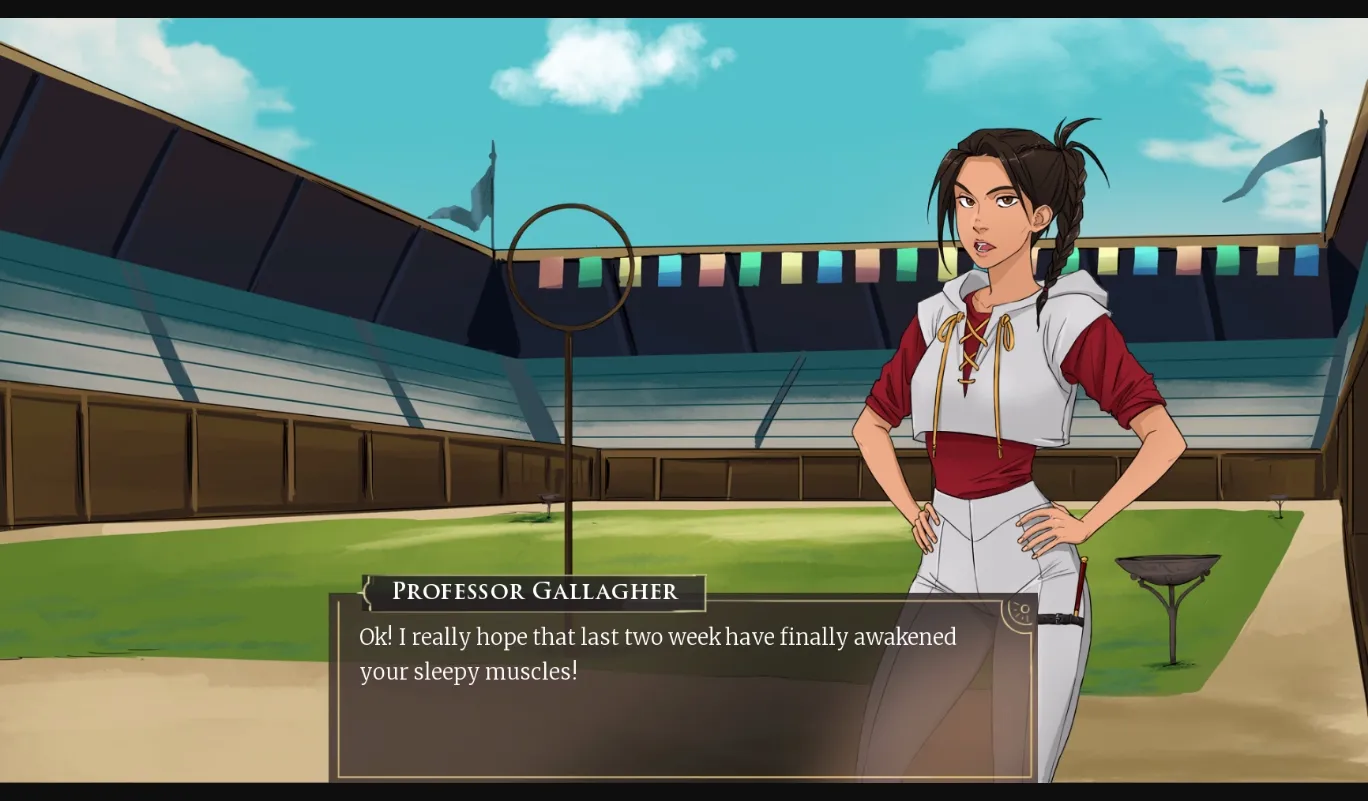Click the ornate bracket left of the name plate
1368x801 pixels.
[x=366, y=592]
